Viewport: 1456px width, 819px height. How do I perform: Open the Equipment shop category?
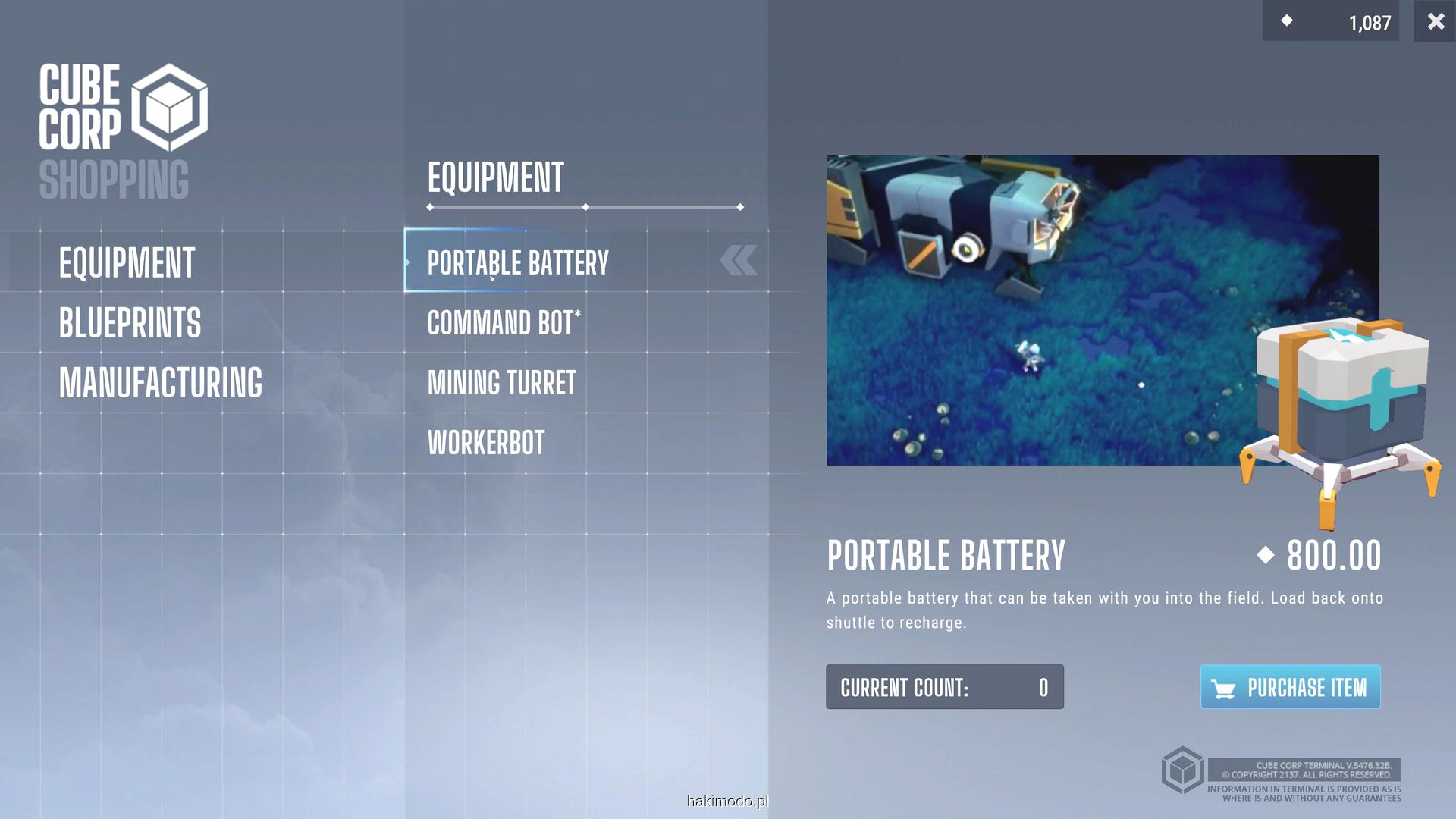(x=127, y=263)
